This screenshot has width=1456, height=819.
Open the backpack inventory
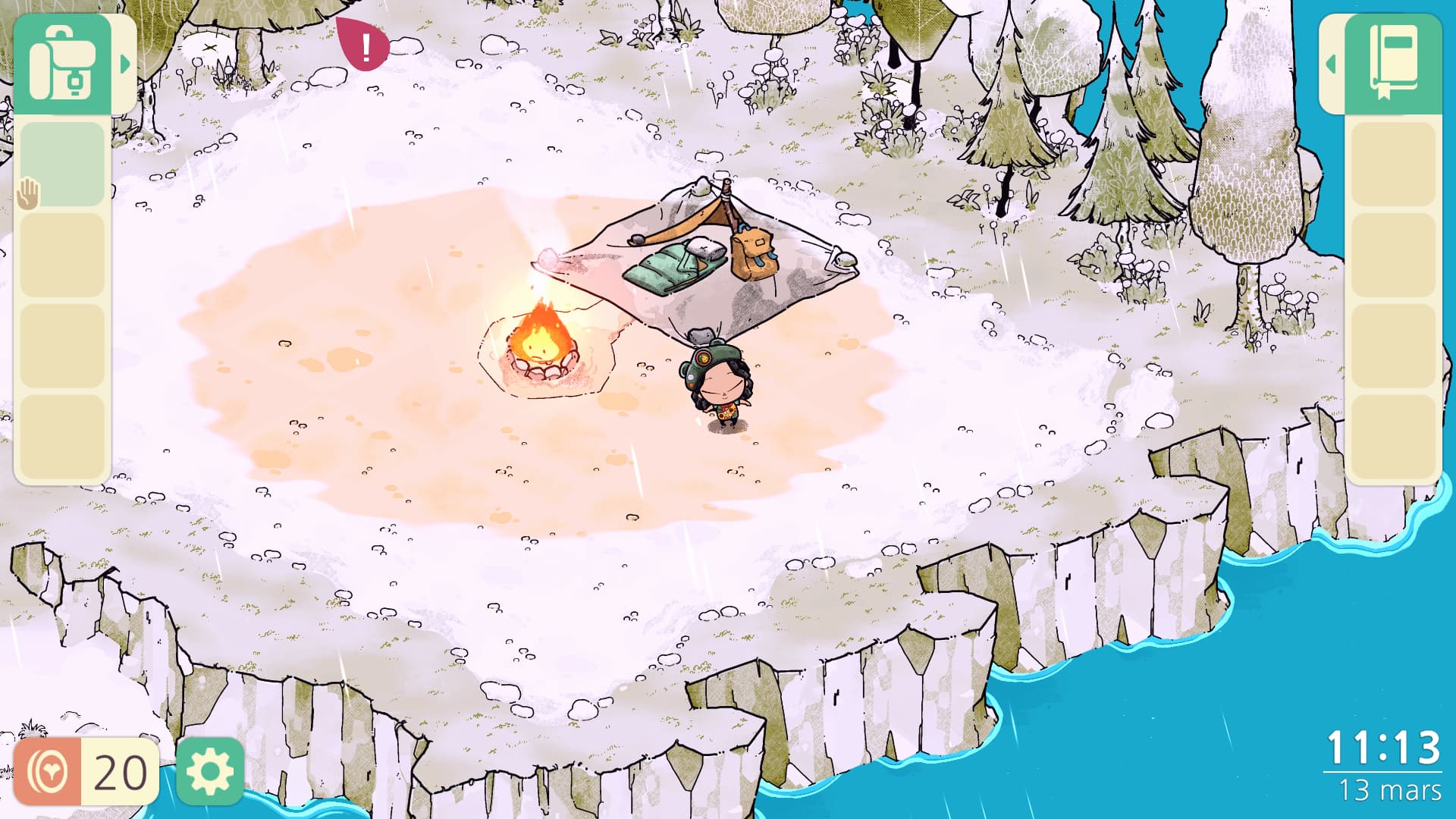coord(62,64)
